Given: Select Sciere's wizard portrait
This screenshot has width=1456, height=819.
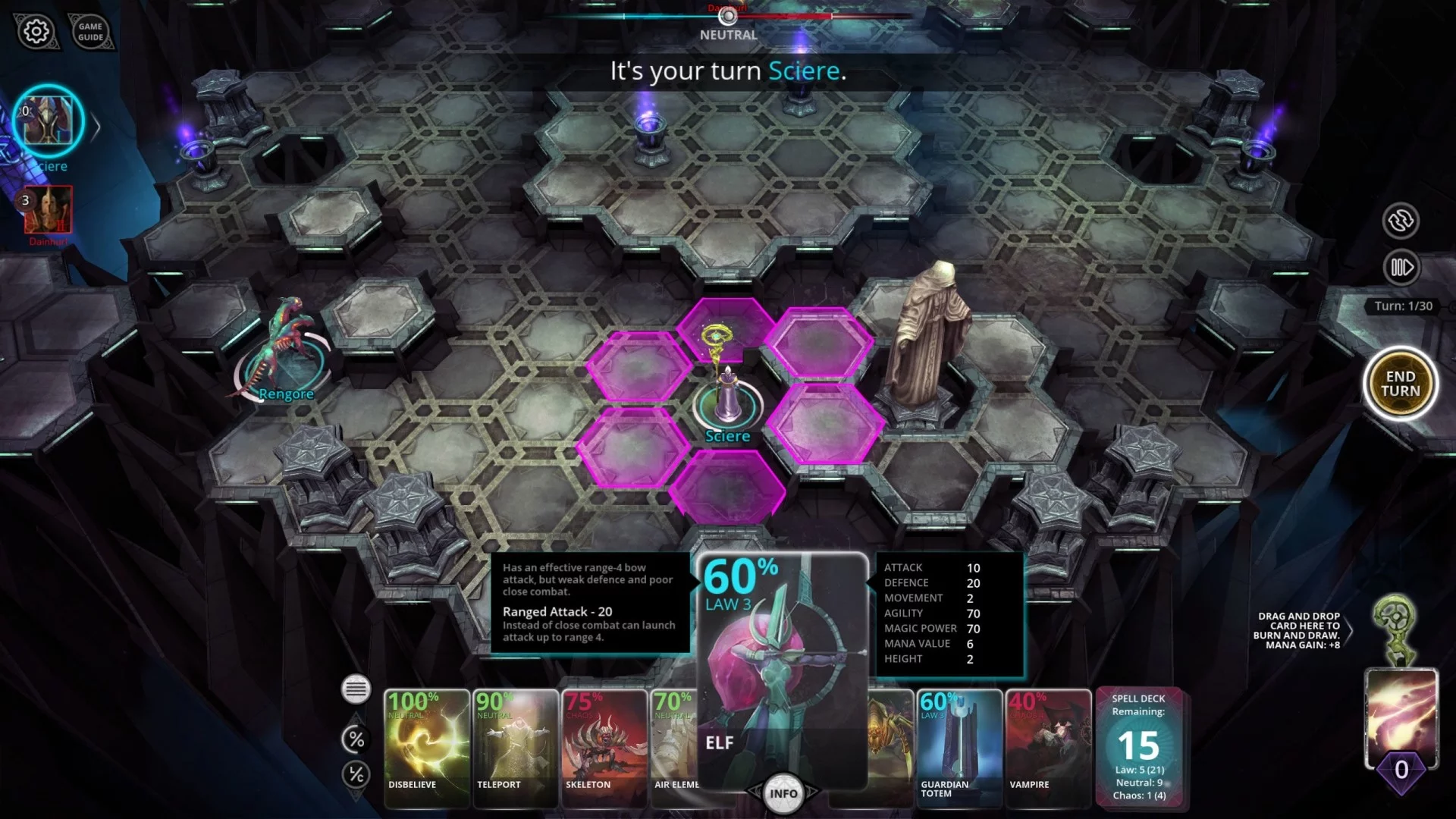Looking at the screenshot, I should [x=48, y=121].
